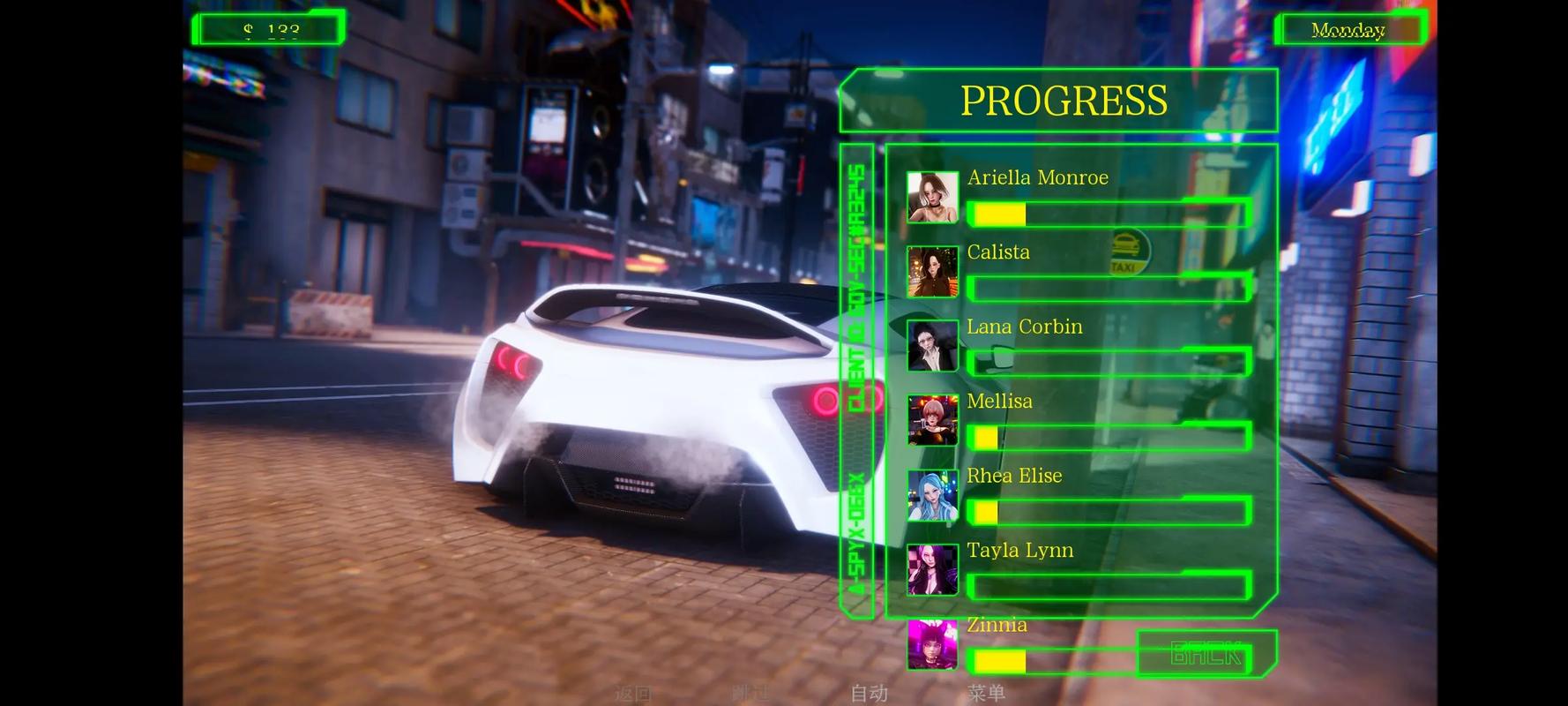Choose Tayla Lynn's portrait
Viewport: 1568px width, 706px height.
point(932,569)
